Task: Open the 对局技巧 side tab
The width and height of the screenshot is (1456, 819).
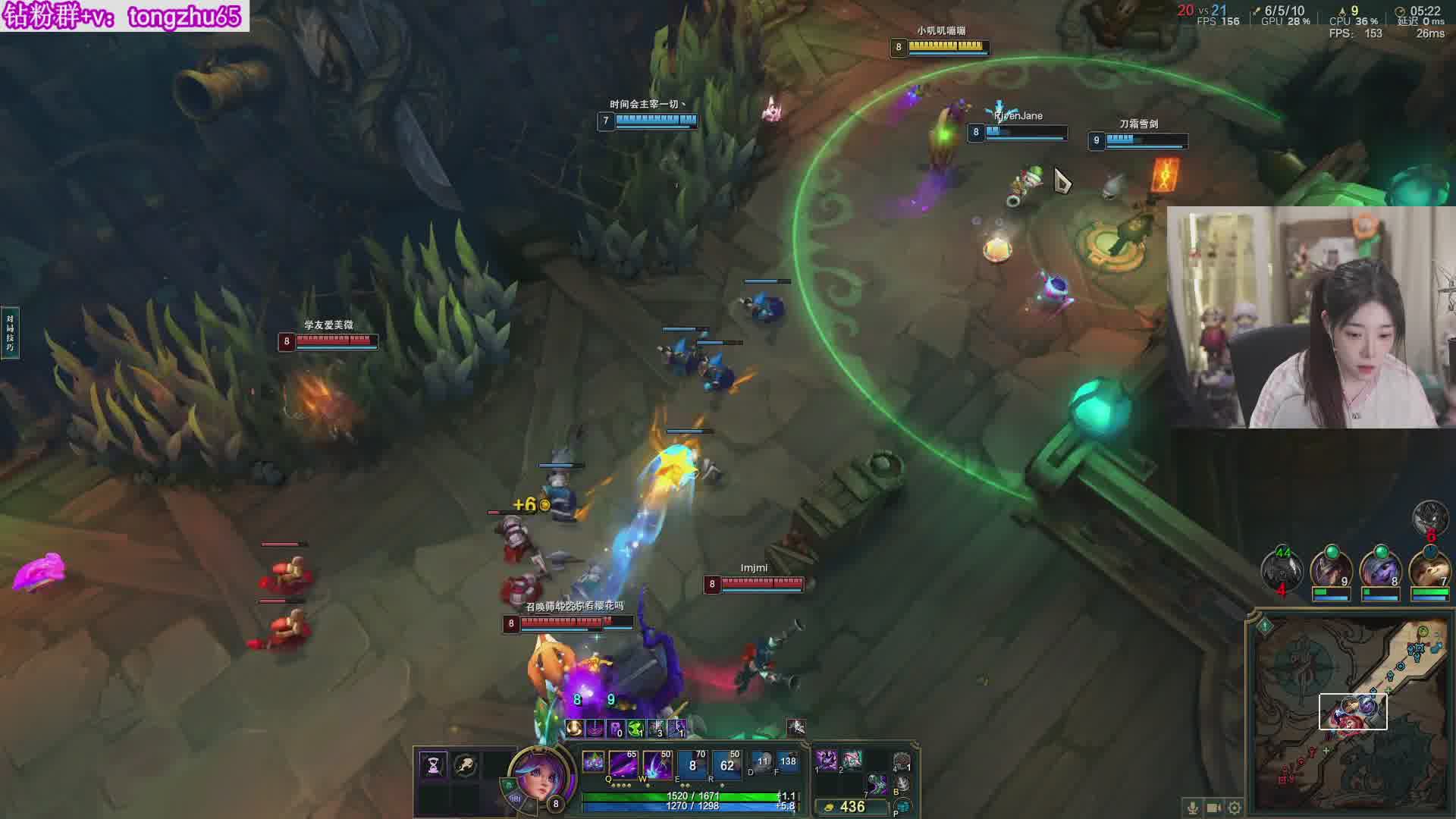Action: (10, 333)
